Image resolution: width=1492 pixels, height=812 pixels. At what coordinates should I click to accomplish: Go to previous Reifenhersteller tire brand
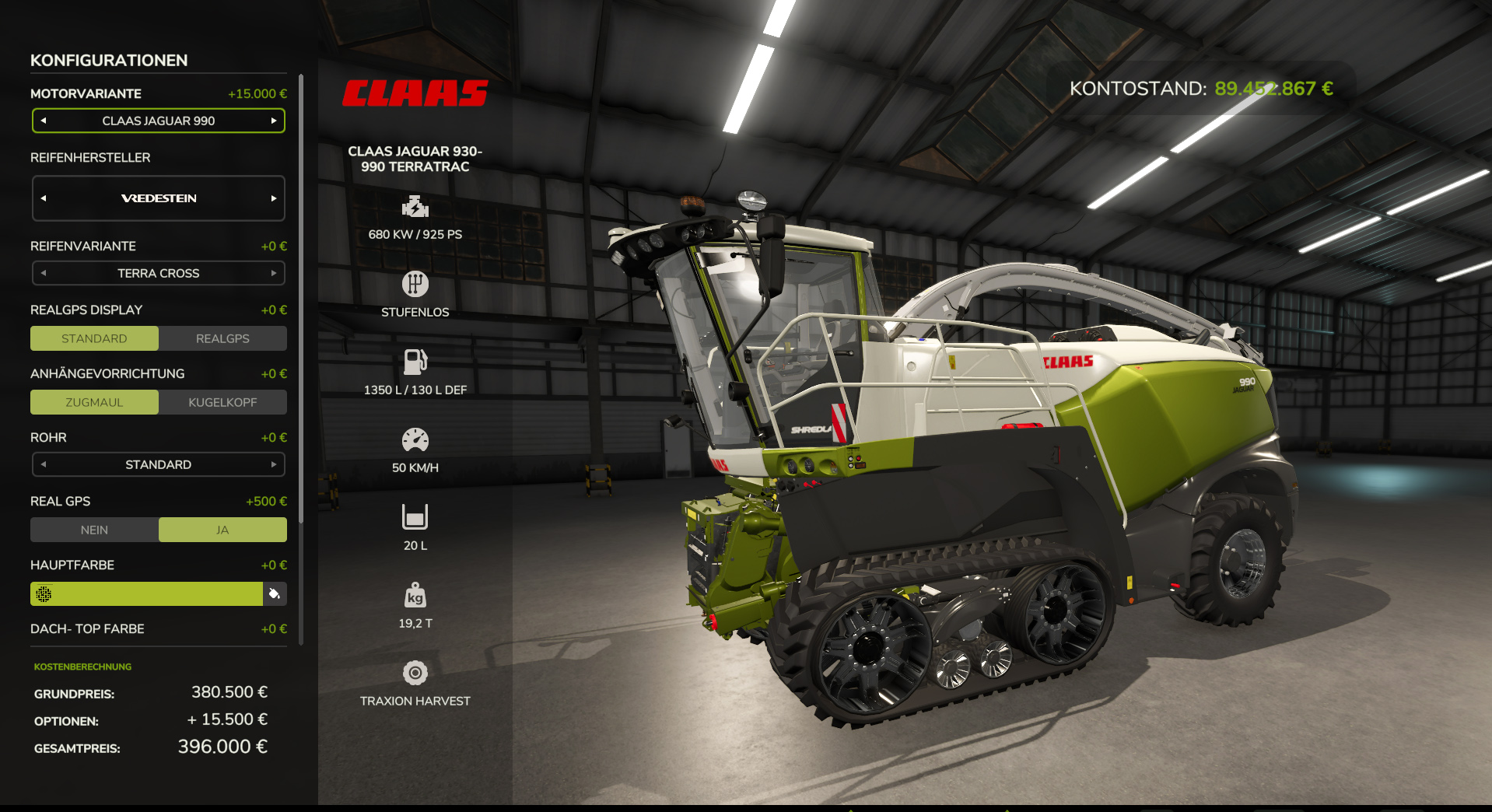point(44,198)
